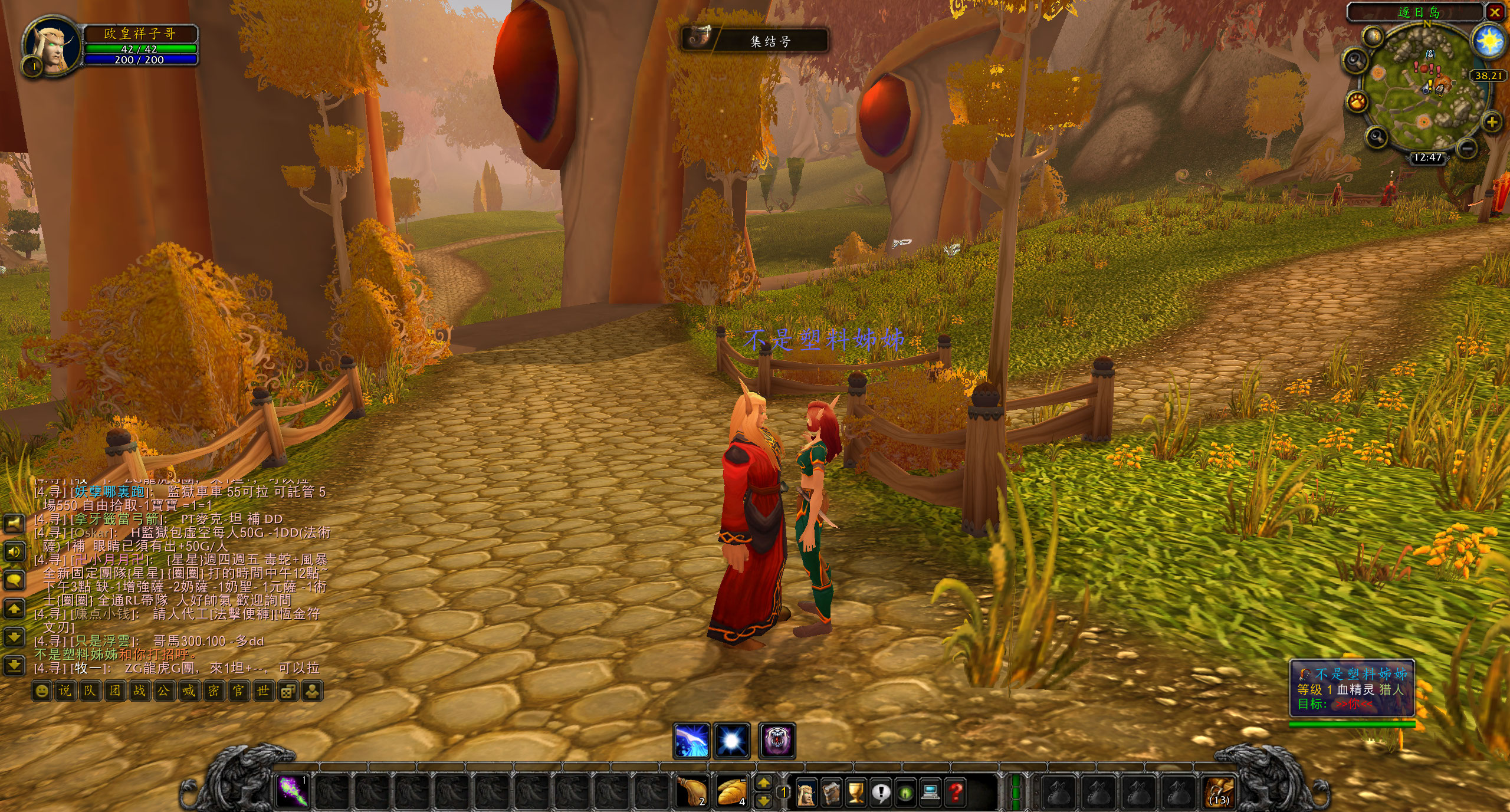Select the purple beast ability on the action bar

point(777,740)
